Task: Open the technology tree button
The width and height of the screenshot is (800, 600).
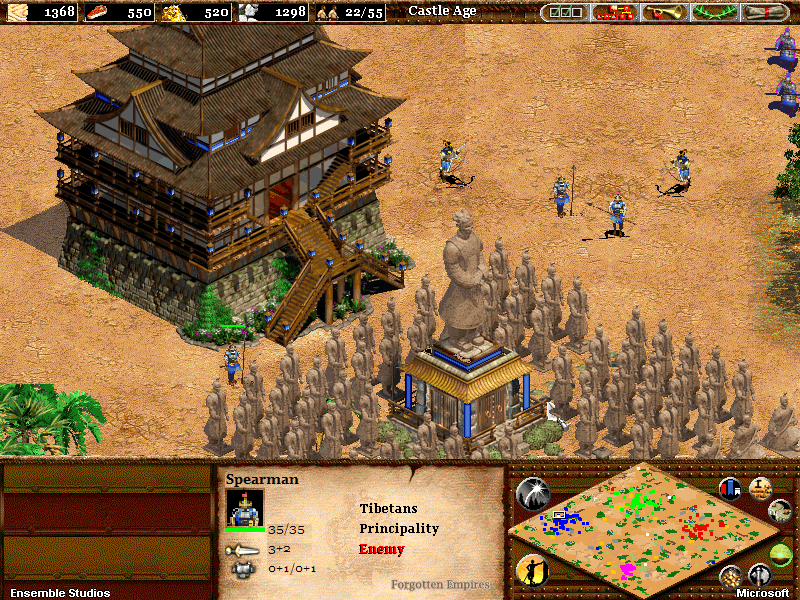Action: tap(612, 13)
